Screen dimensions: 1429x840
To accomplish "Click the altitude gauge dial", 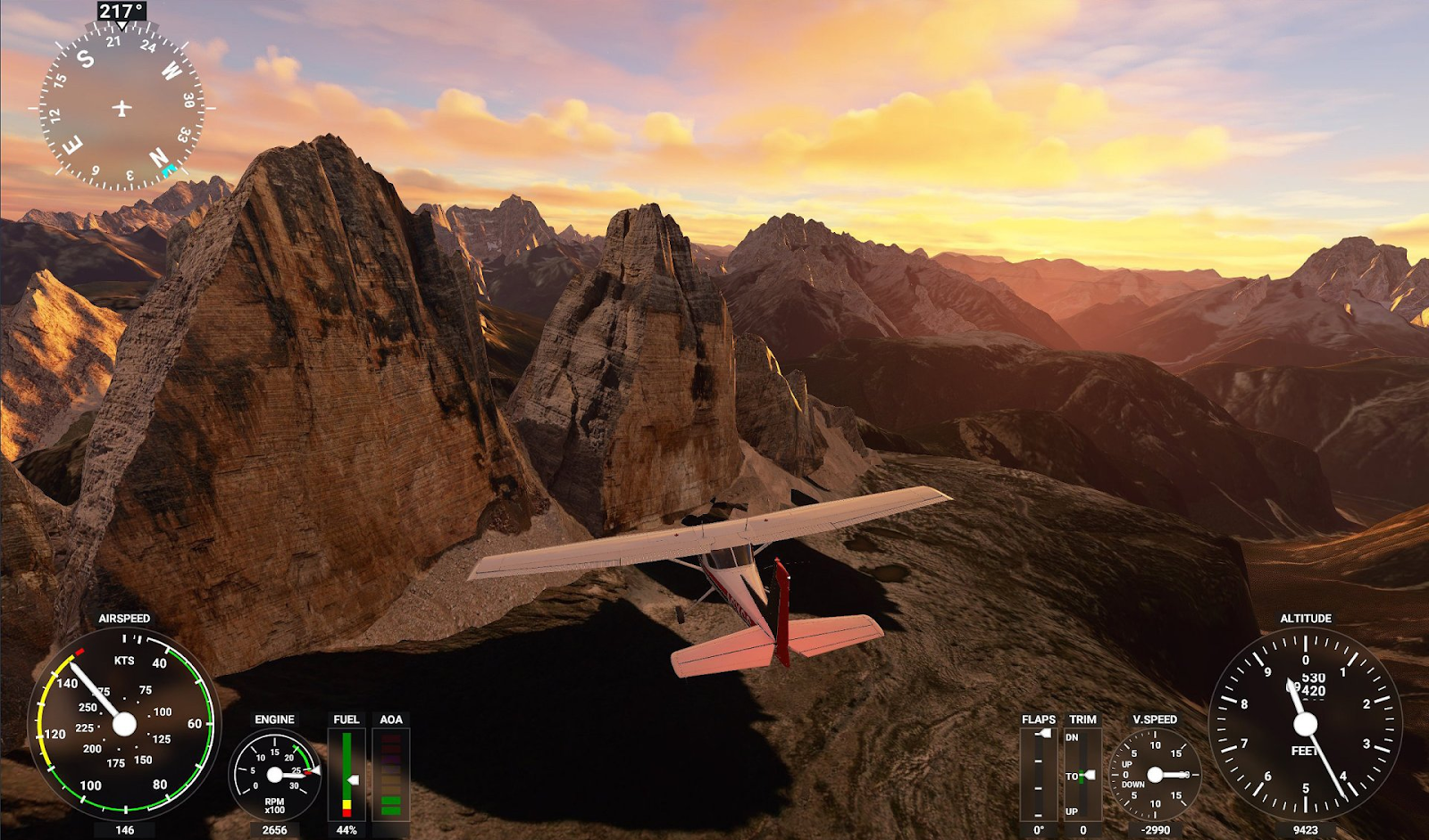I will pyautogui.click(x=1305, y=724).
